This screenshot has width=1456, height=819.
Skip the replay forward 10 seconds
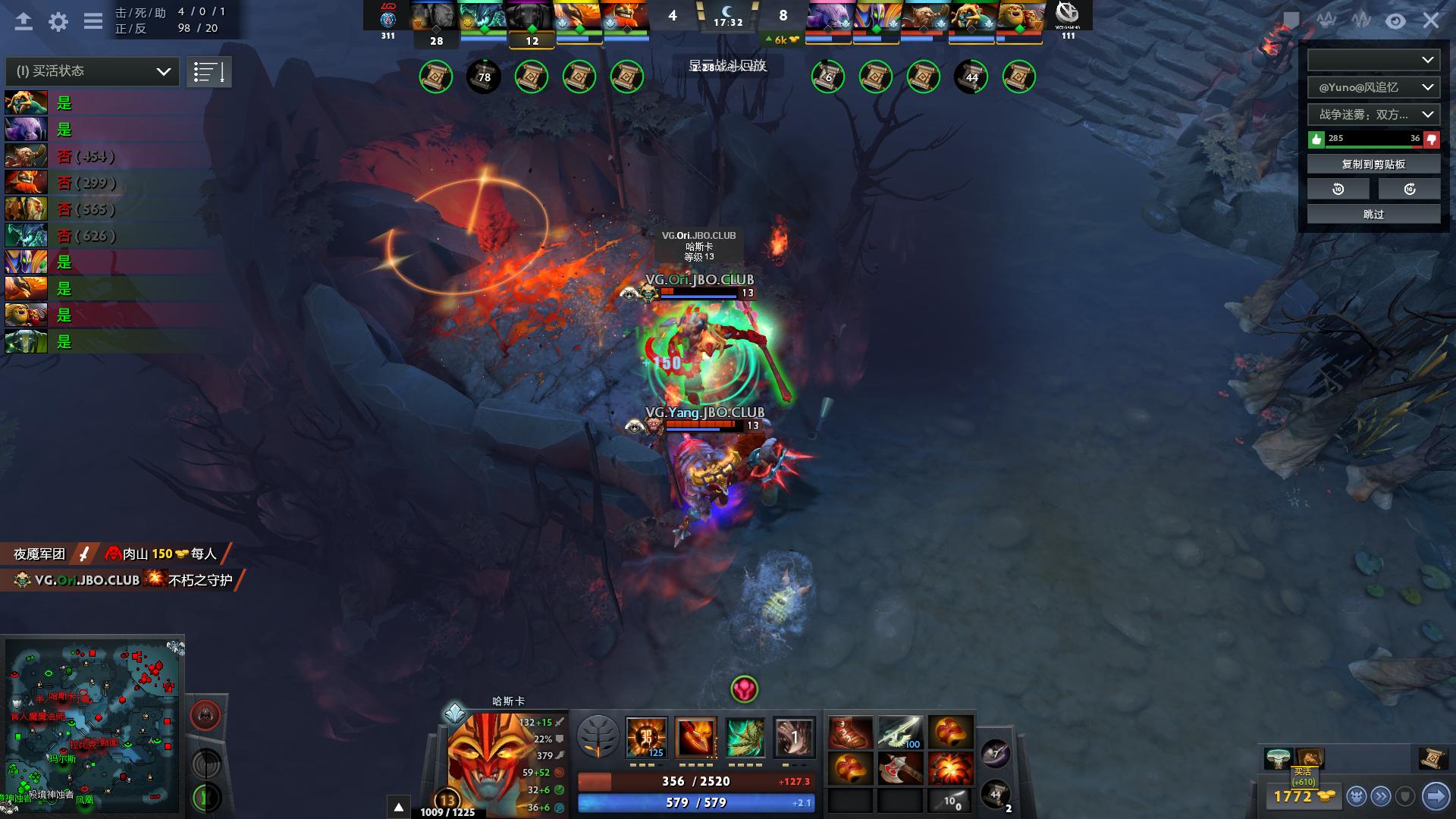(x=1409, y=189)
